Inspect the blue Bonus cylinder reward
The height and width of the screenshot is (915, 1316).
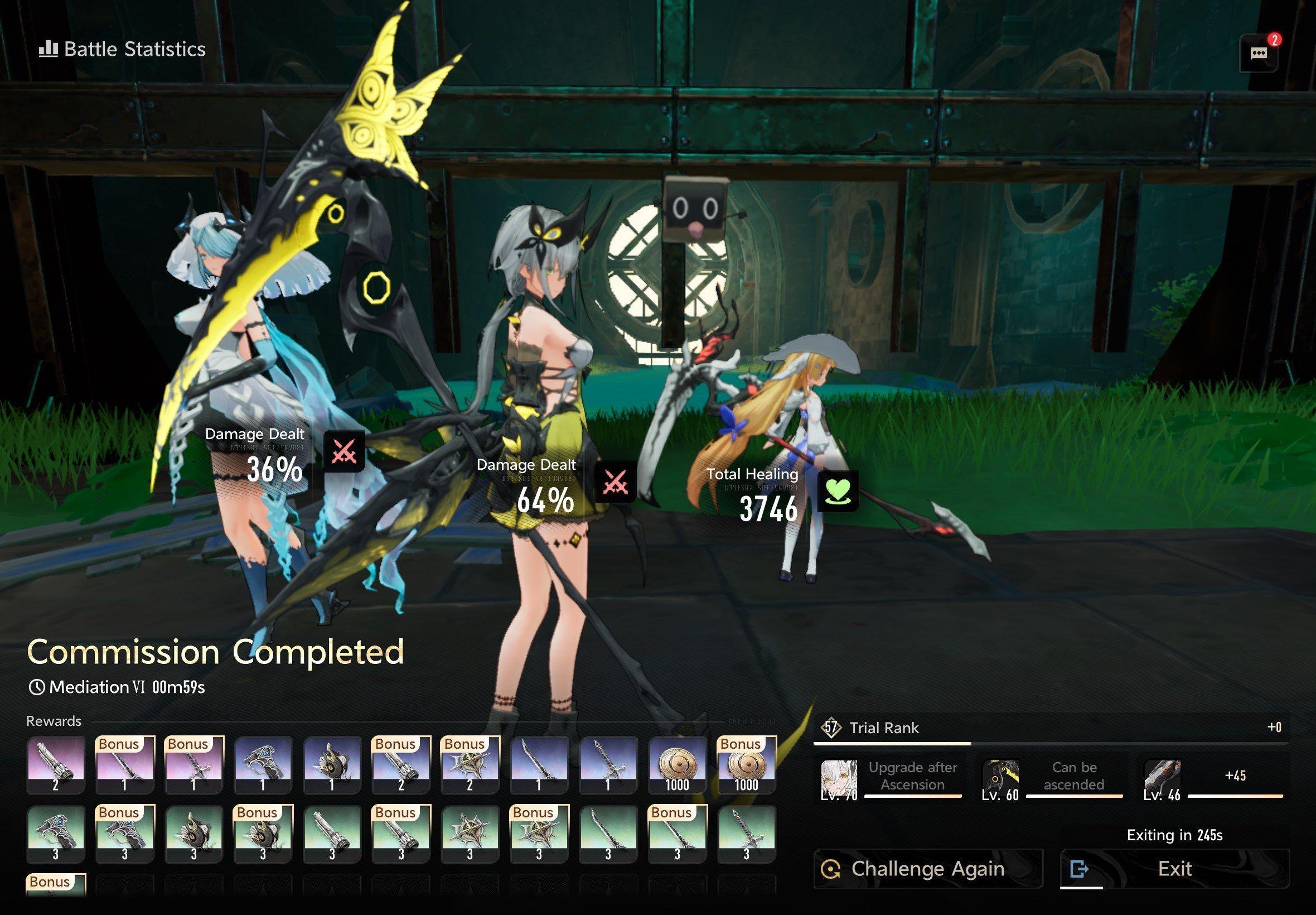[400, 765]
